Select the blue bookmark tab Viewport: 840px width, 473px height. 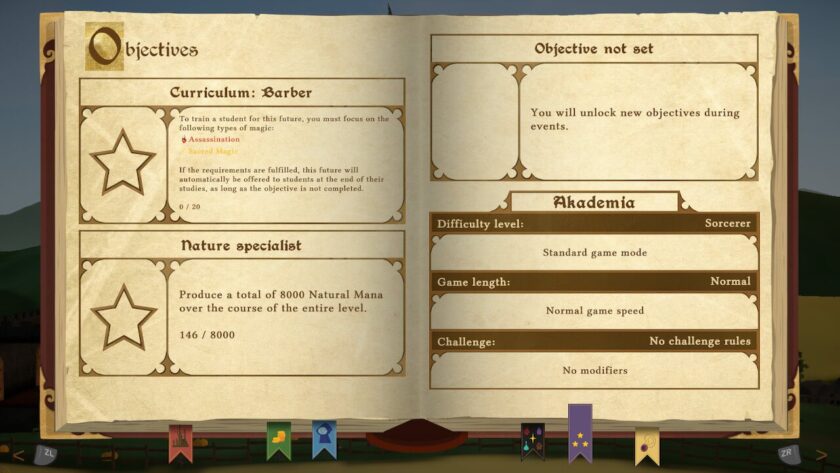click(x=323, y=438)
